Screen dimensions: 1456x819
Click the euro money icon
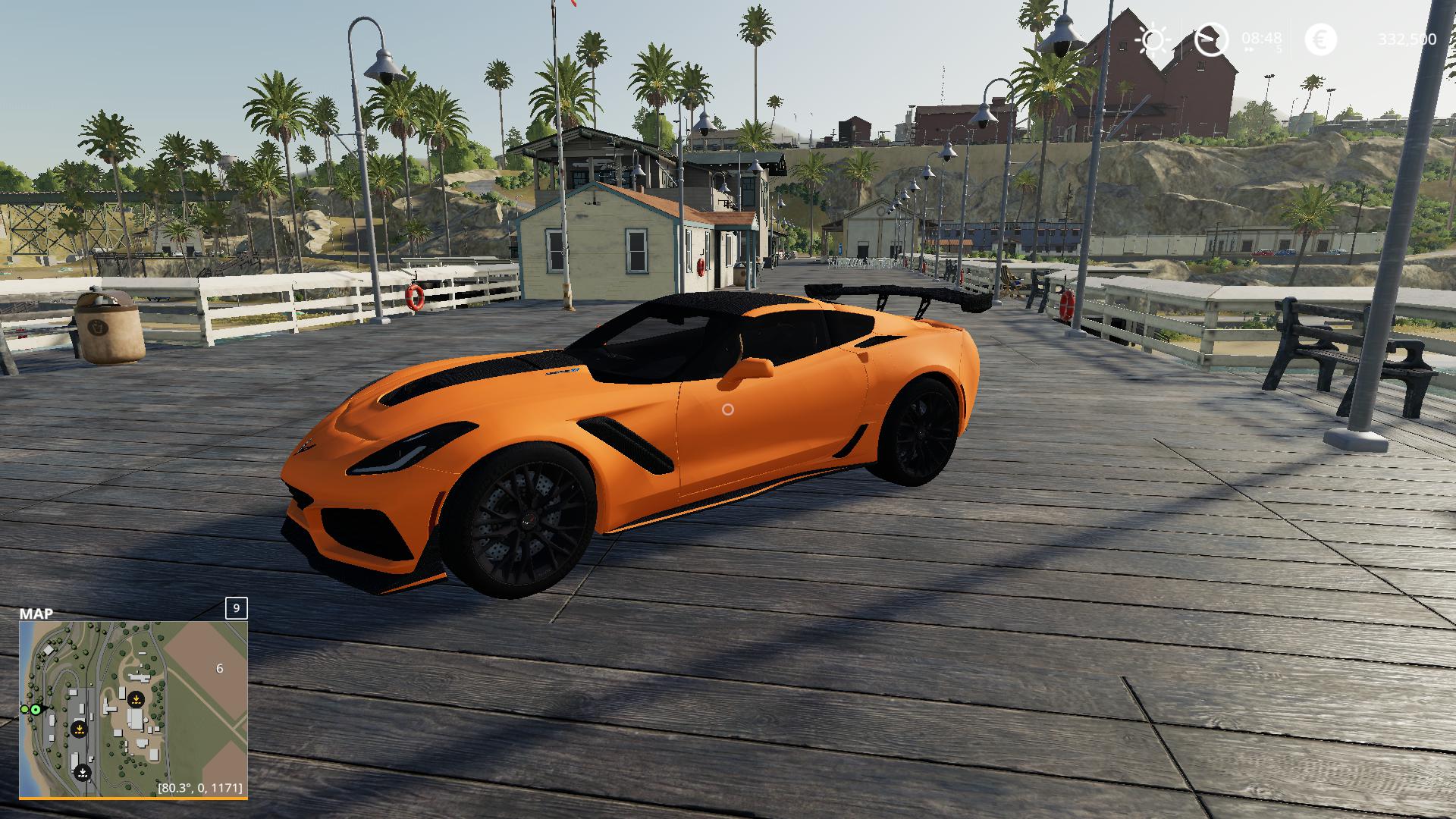coord(1320,39)
